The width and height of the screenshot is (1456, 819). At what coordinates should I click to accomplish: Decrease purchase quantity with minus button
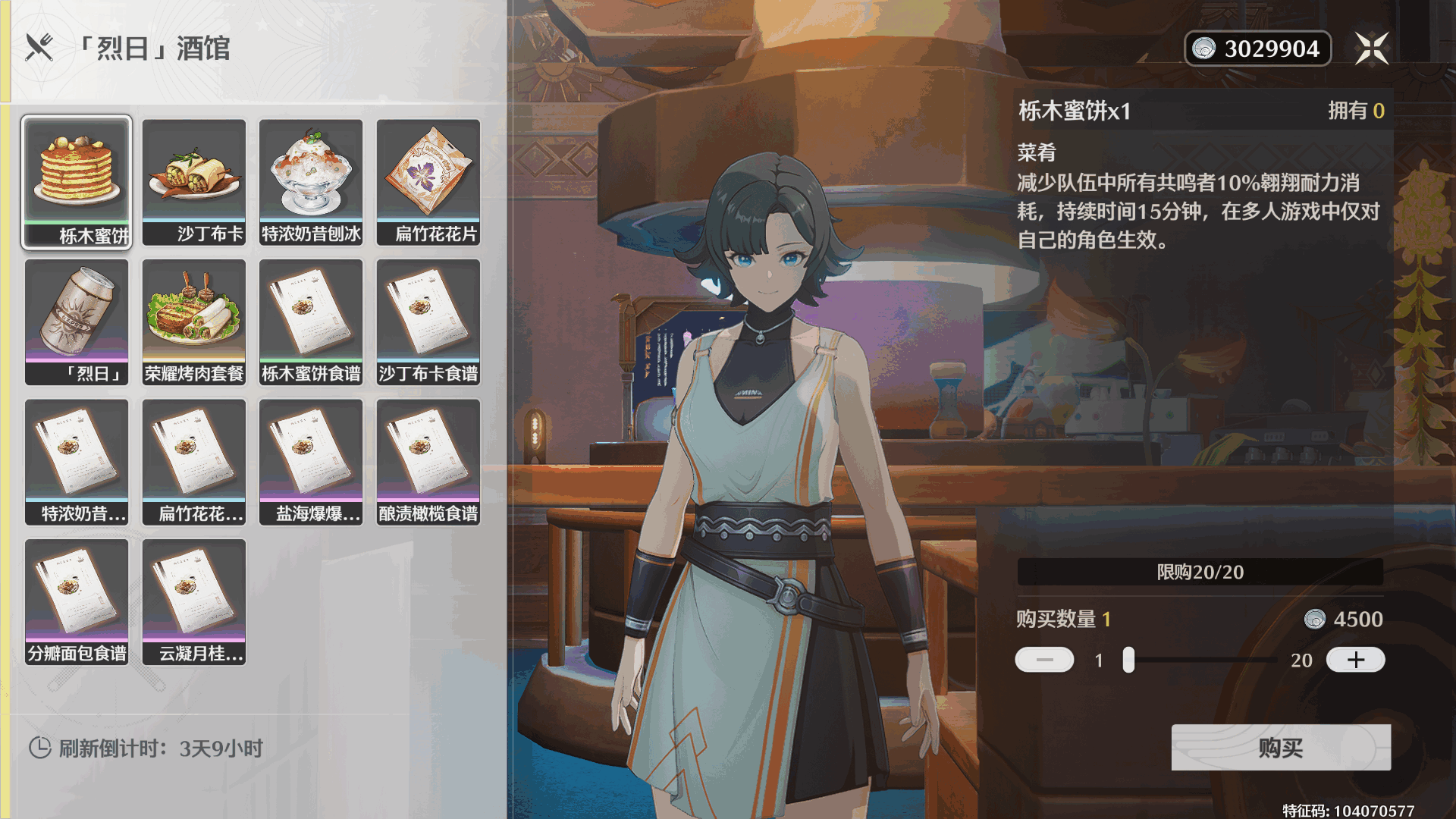[1044, 660]
